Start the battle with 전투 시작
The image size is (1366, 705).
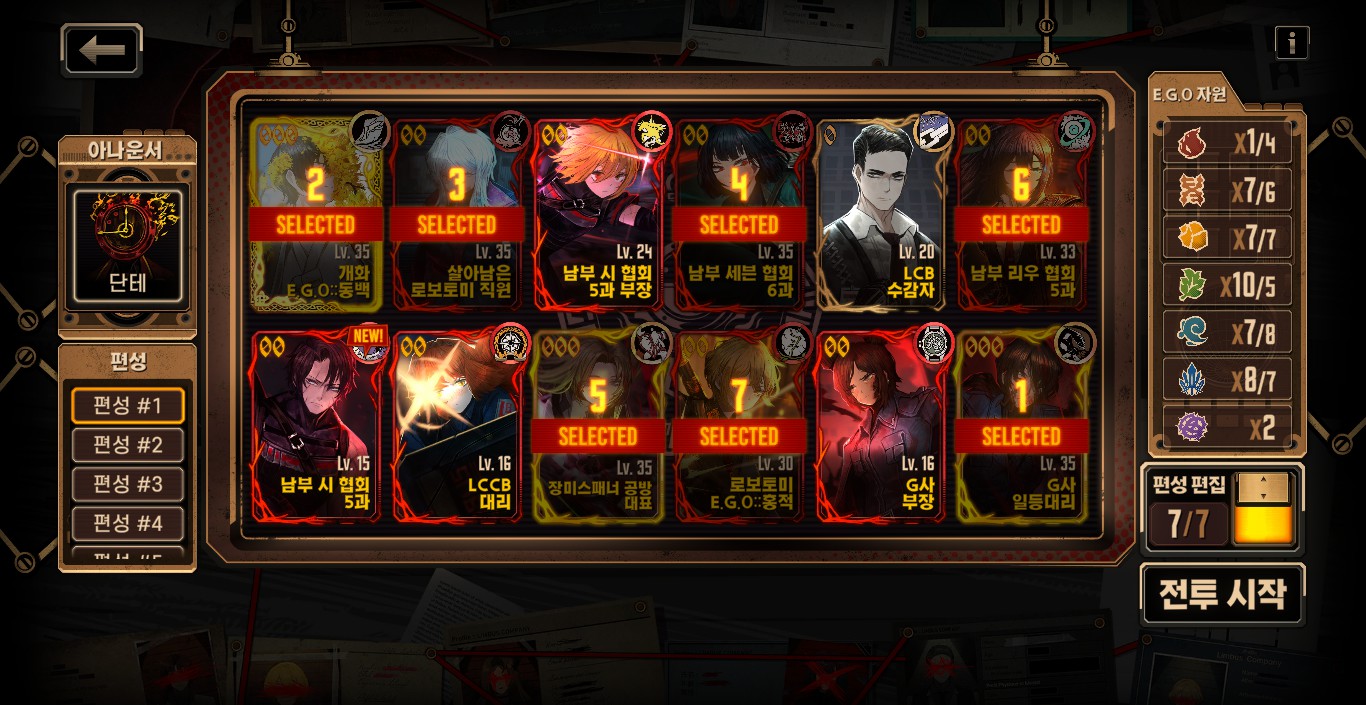[x=1222, y=594]
